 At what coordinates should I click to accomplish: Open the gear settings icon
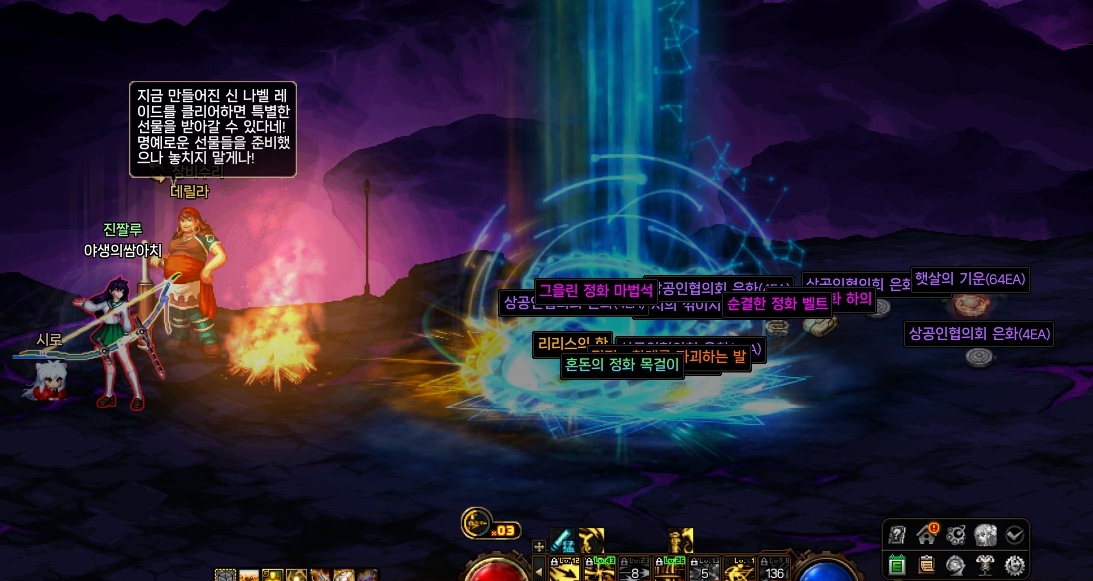click(1014, 565)
